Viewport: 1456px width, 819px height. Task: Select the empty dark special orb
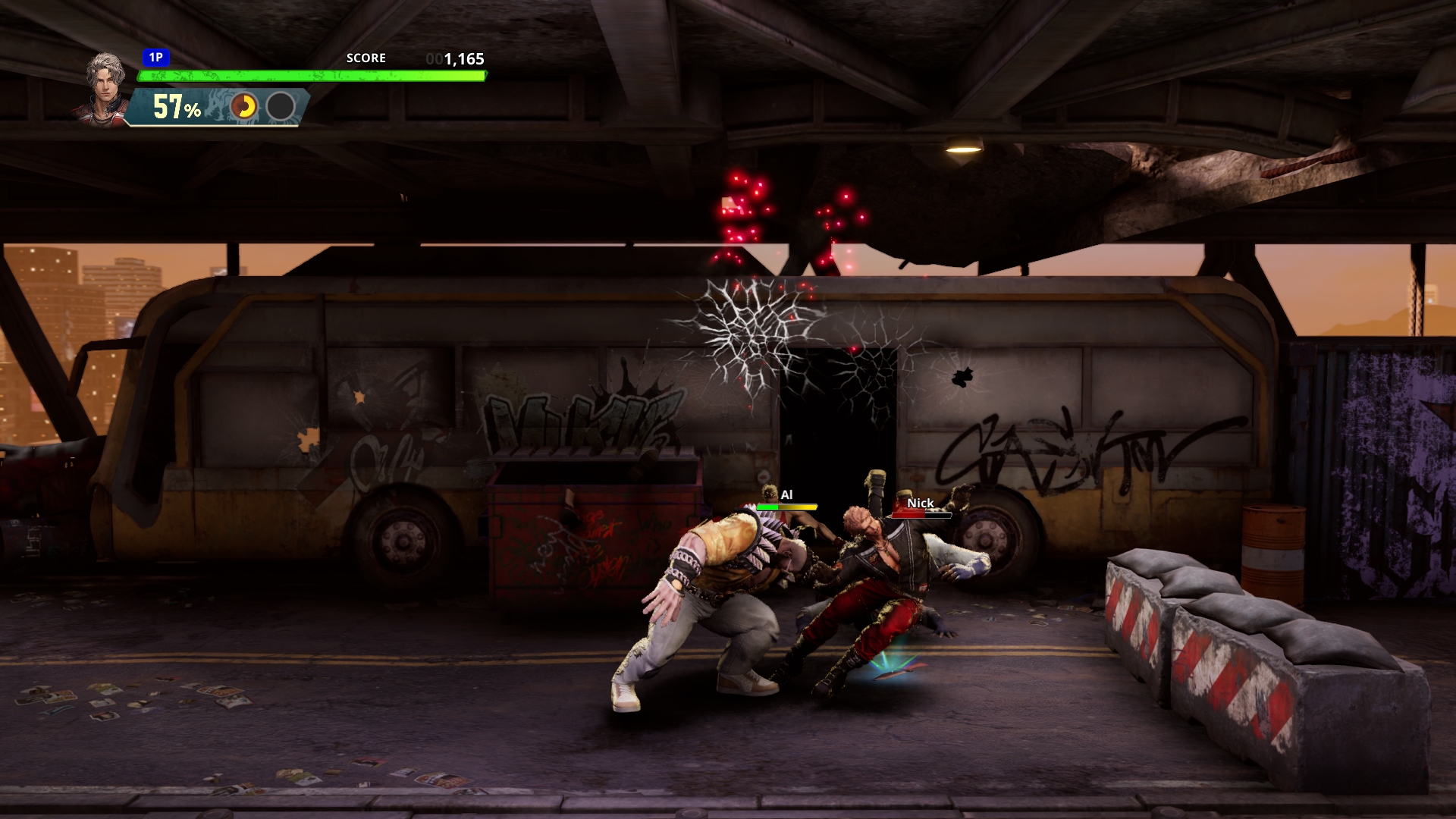click(281, 107)
